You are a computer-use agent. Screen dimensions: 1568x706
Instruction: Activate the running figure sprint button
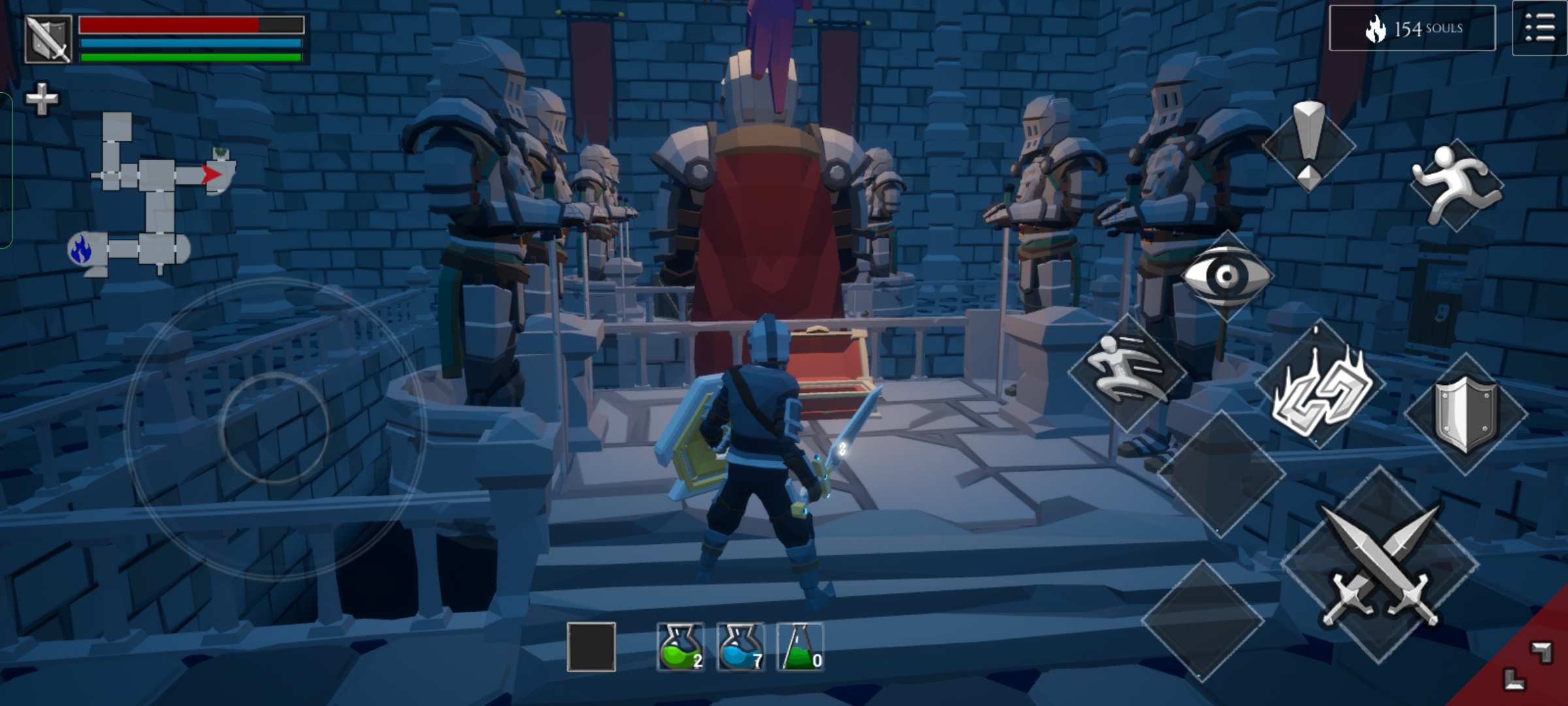pyautogui.click(x=1456, y=184)
